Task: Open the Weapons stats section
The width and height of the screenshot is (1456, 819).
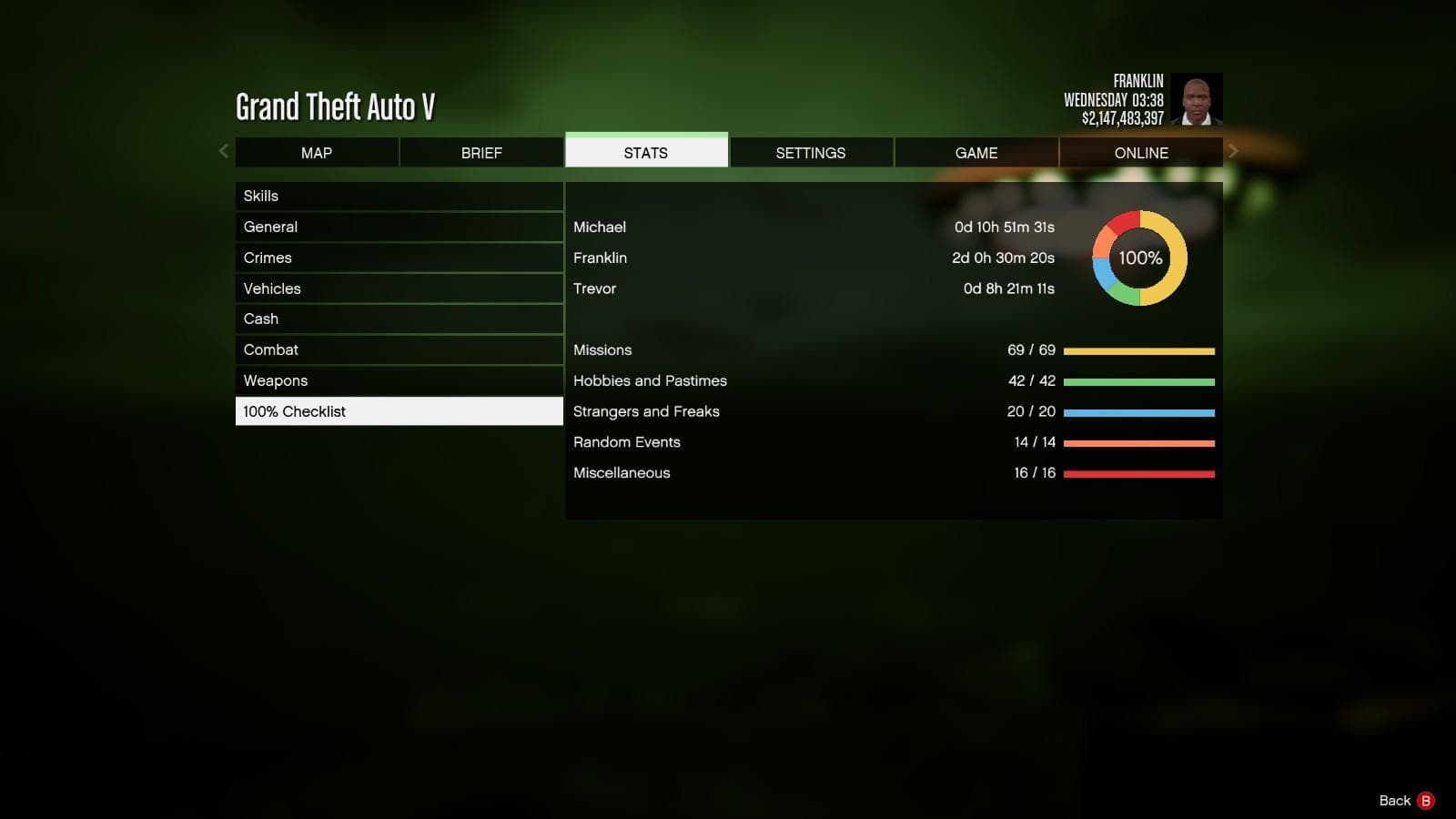Action: [x=399, y=380]
